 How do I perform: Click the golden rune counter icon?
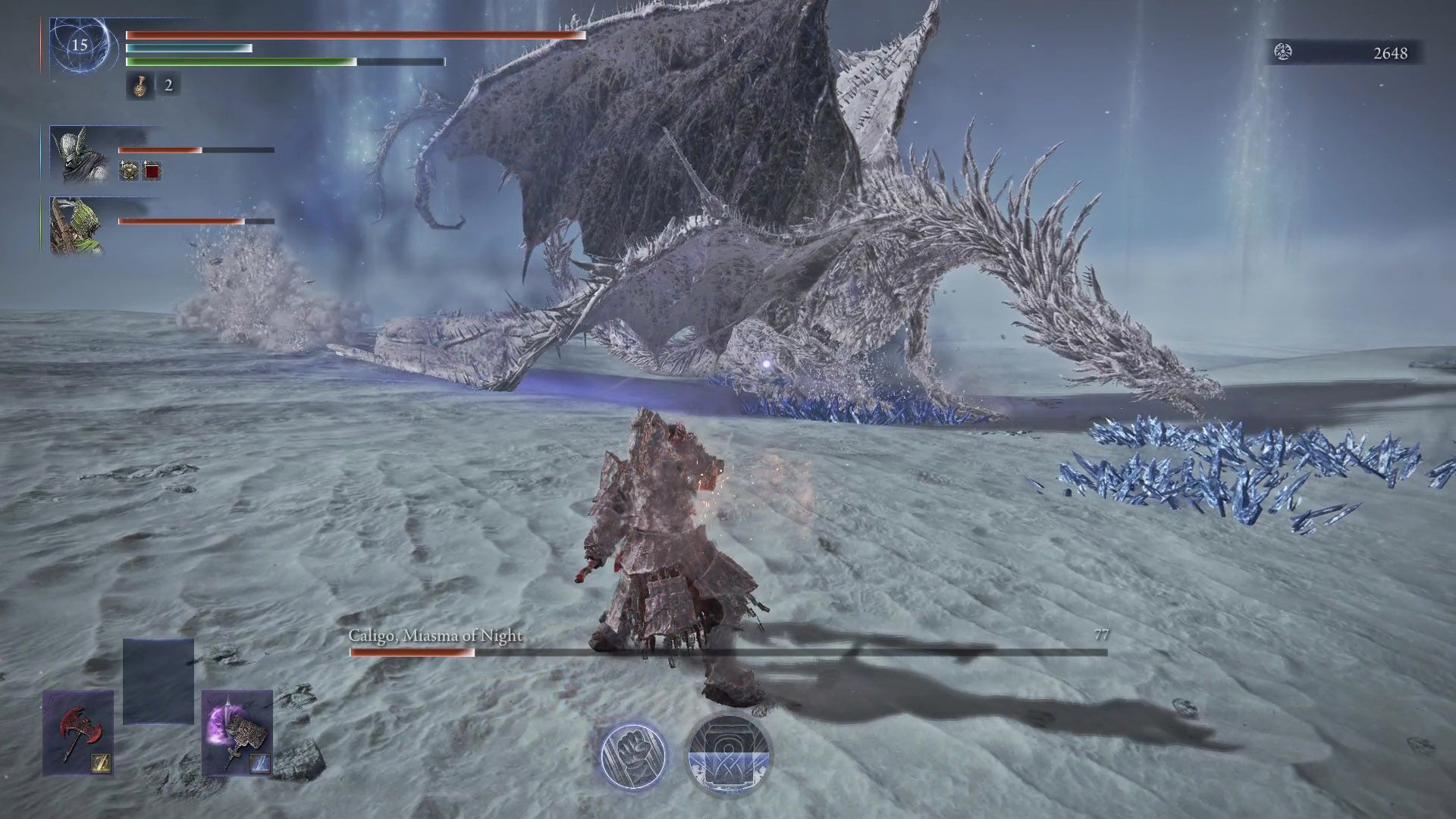tap(1282, 53)
